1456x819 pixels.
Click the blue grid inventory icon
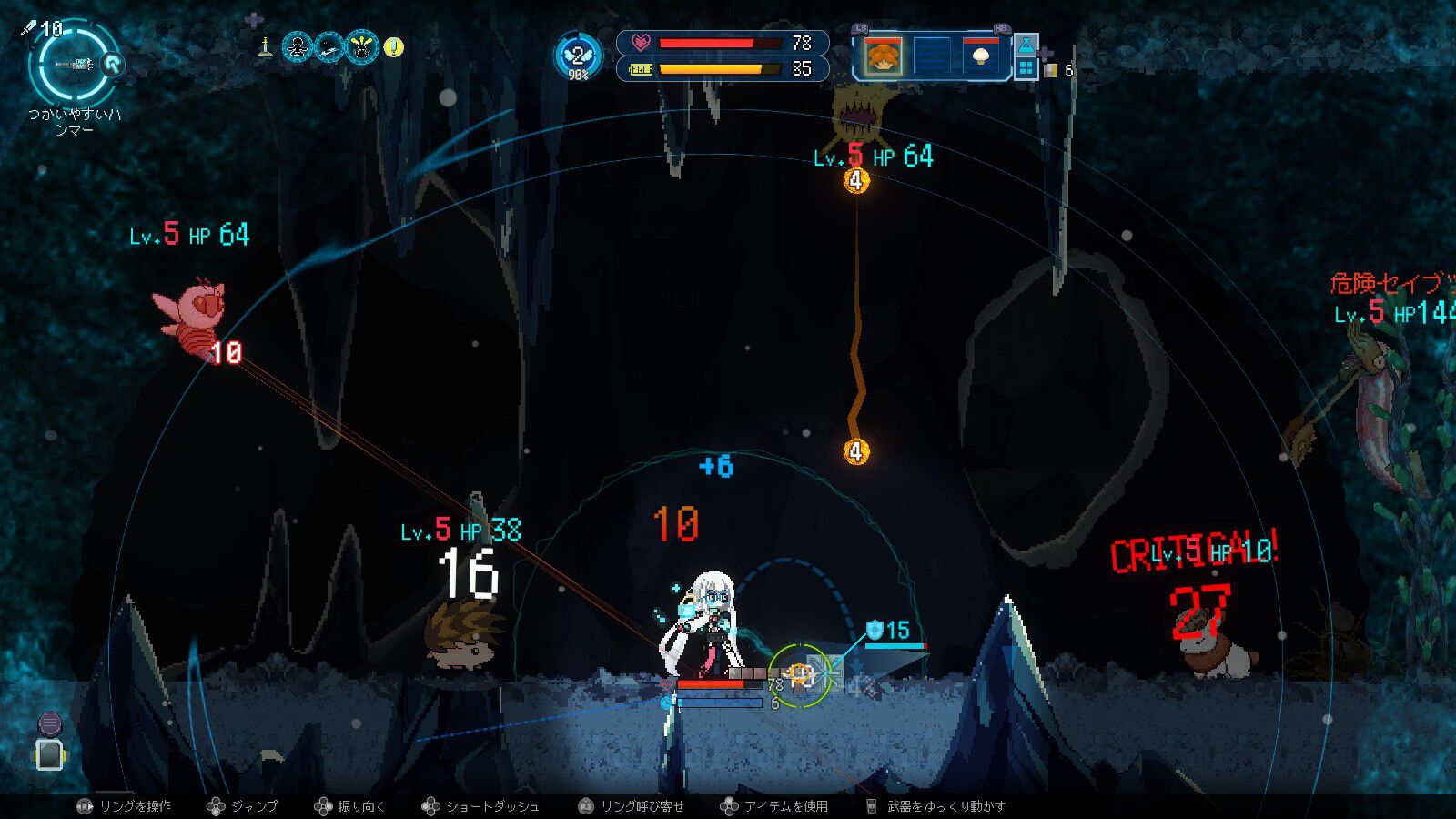coord(1026,67)
